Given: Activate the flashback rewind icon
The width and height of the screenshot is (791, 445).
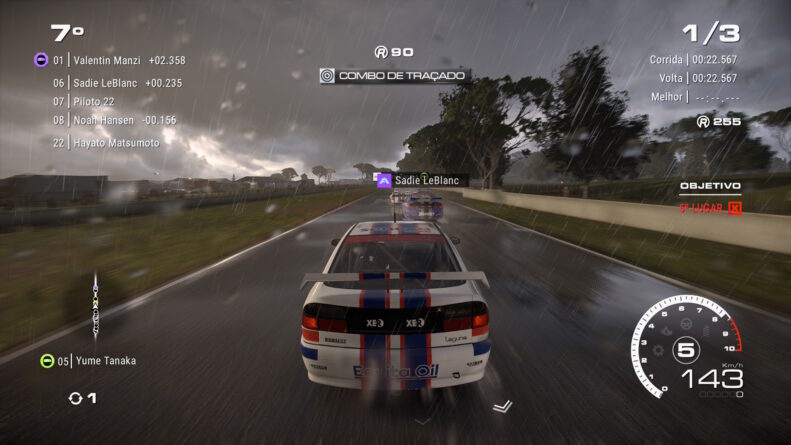Looking at the screenshot, I should 76,398.
